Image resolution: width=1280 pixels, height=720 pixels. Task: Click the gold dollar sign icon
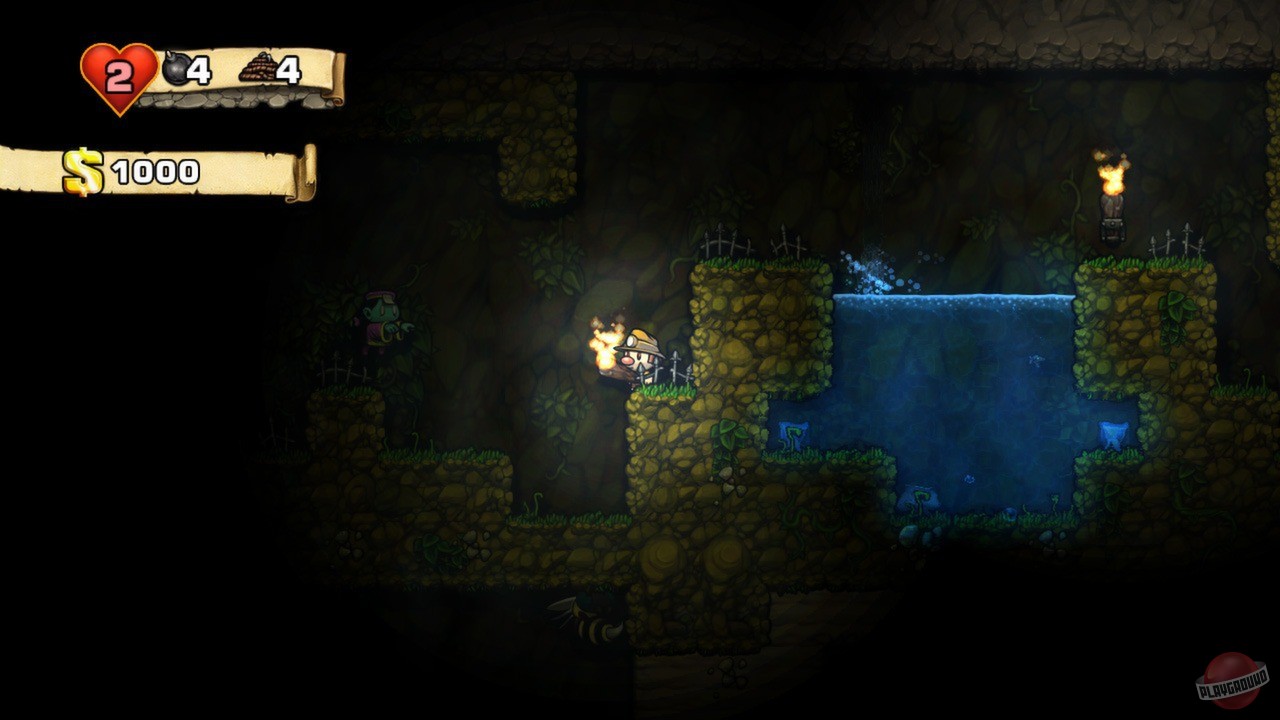(80, 168)
